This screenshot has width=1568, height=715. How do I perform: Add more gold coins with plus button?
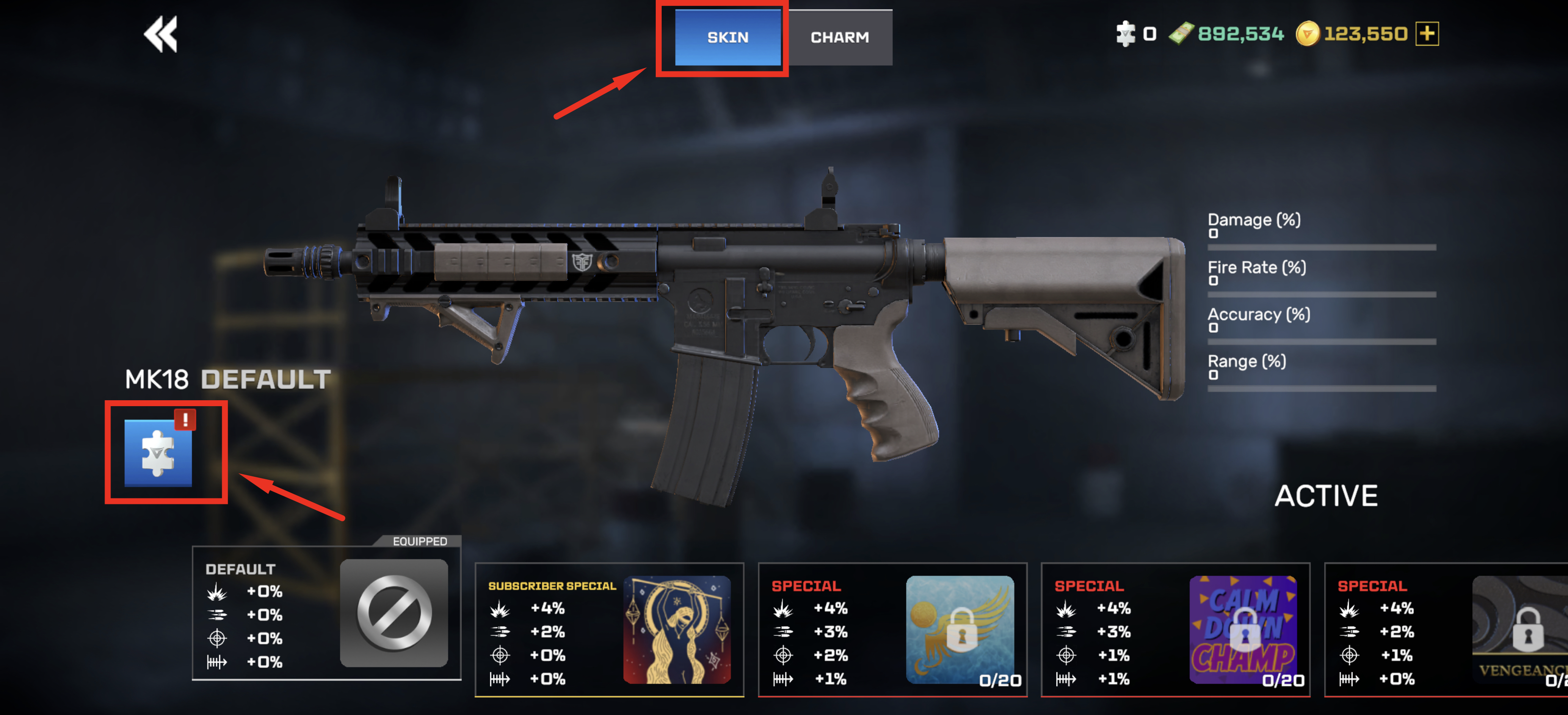tap(1427, 33)
